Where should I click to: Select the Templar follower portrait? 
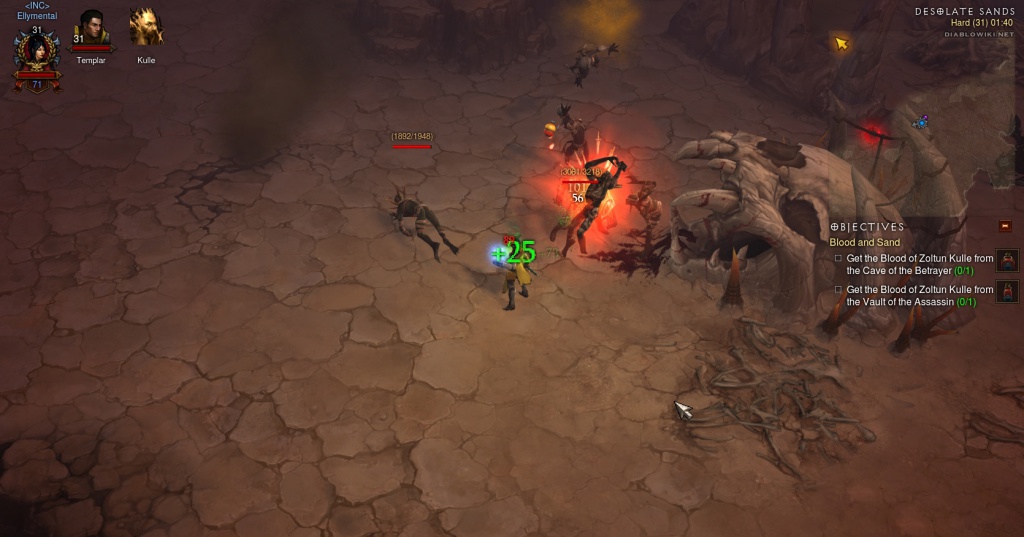click(92, 28)
